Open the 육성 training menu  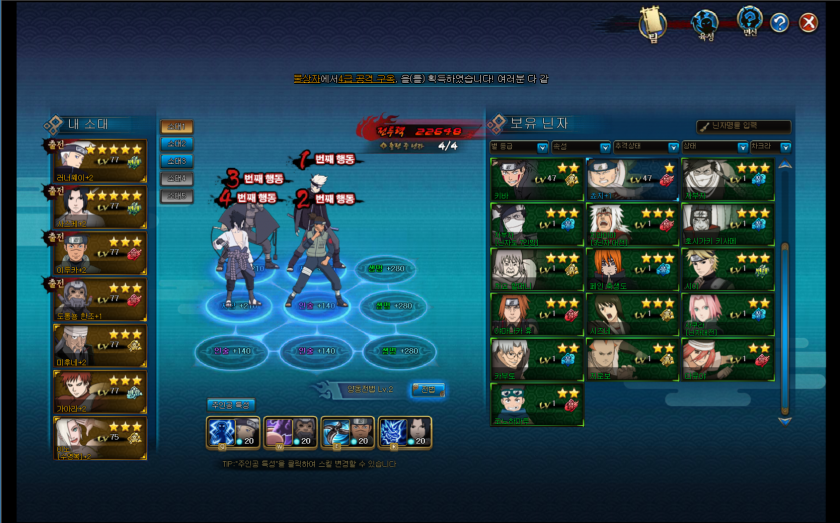pos(706,24)
